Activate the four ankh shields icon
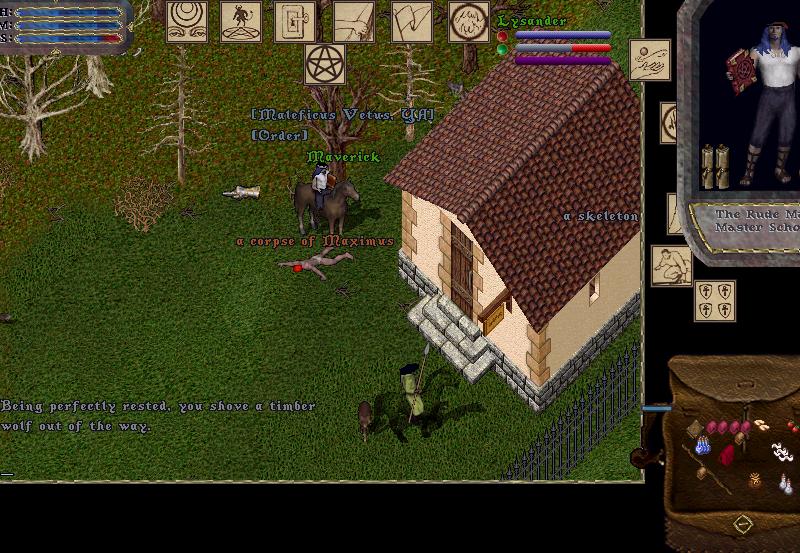This screenshot has width=800, height=553. (714, 300)
